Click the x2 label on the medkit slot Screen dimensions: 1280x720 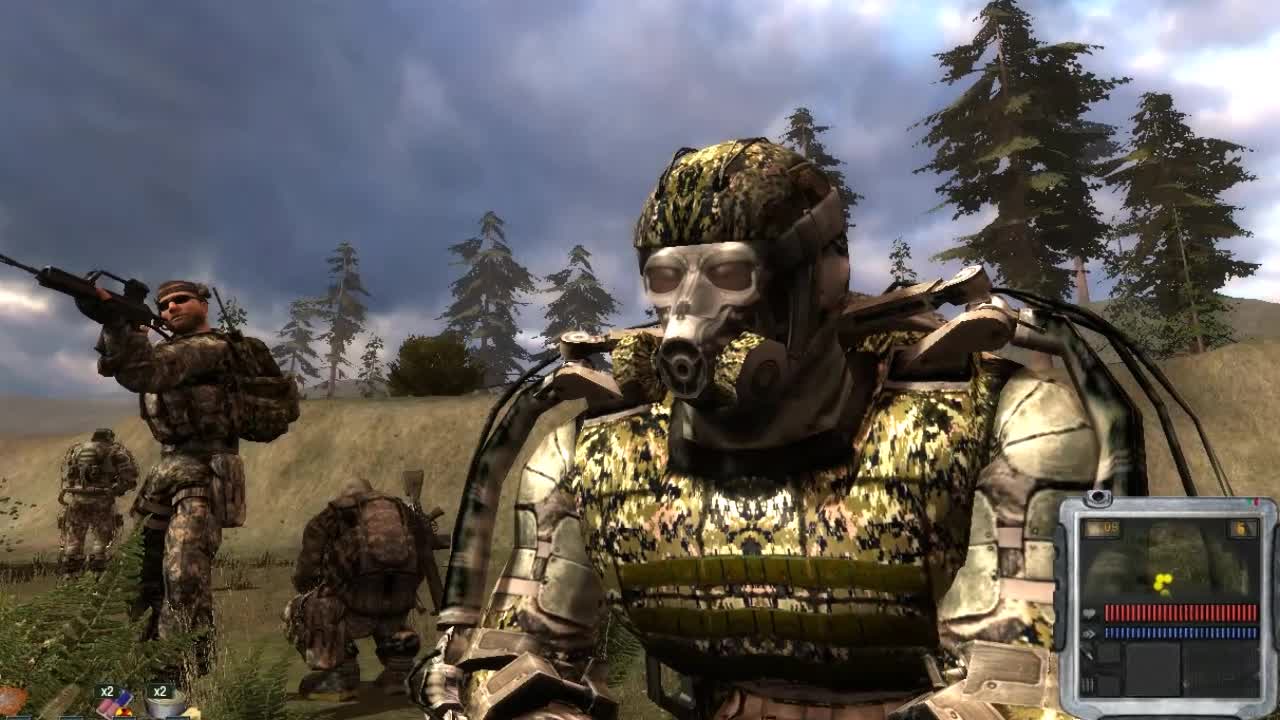108,692
